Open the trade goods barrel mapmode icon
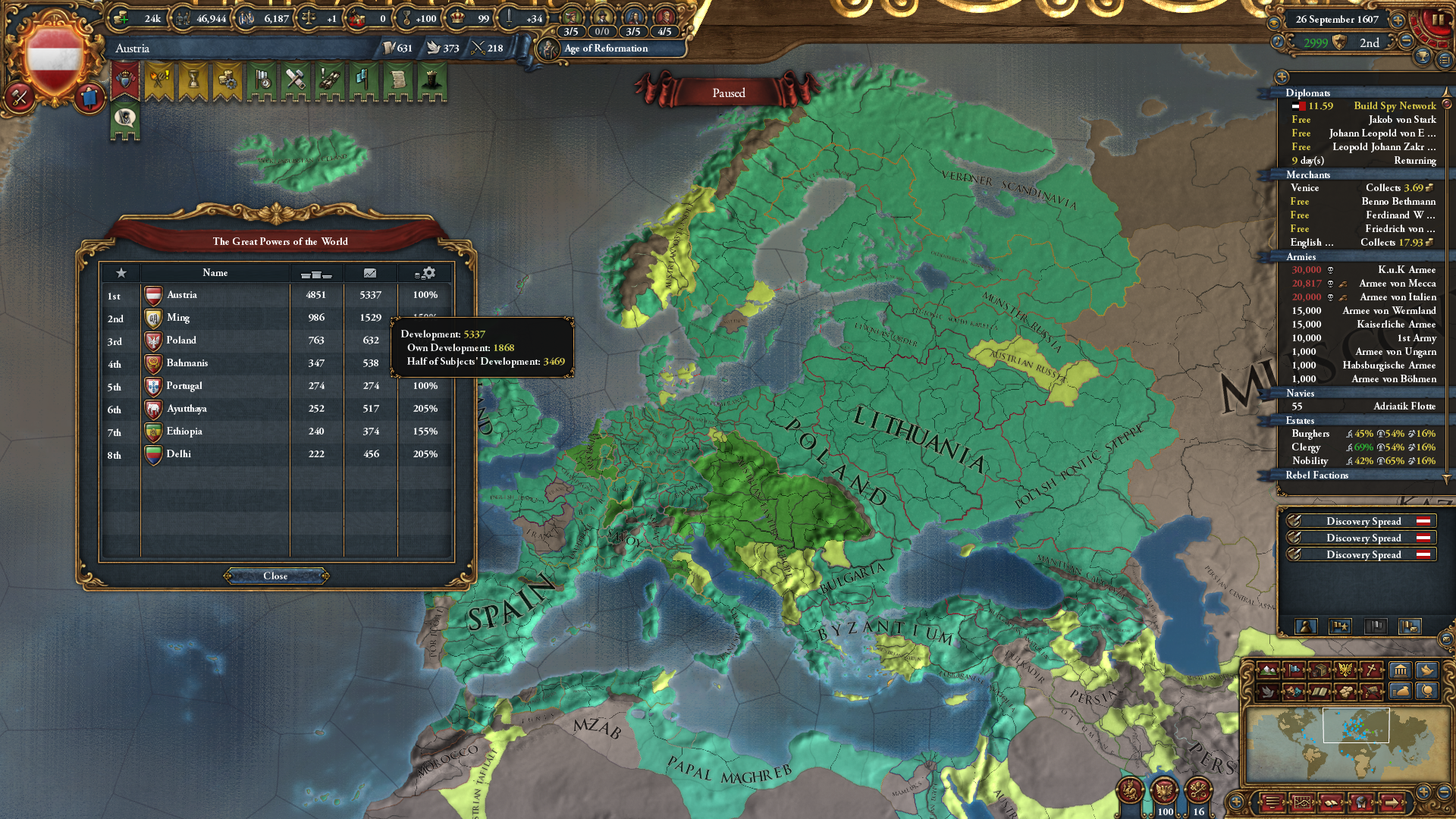 [1319, 670]
